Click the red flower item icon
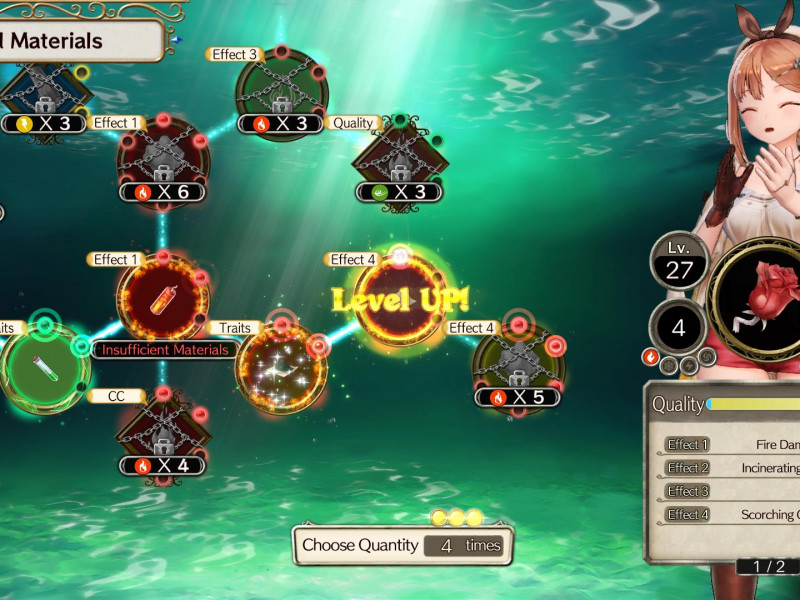This screenshot has width=800, height=600. 758,298
